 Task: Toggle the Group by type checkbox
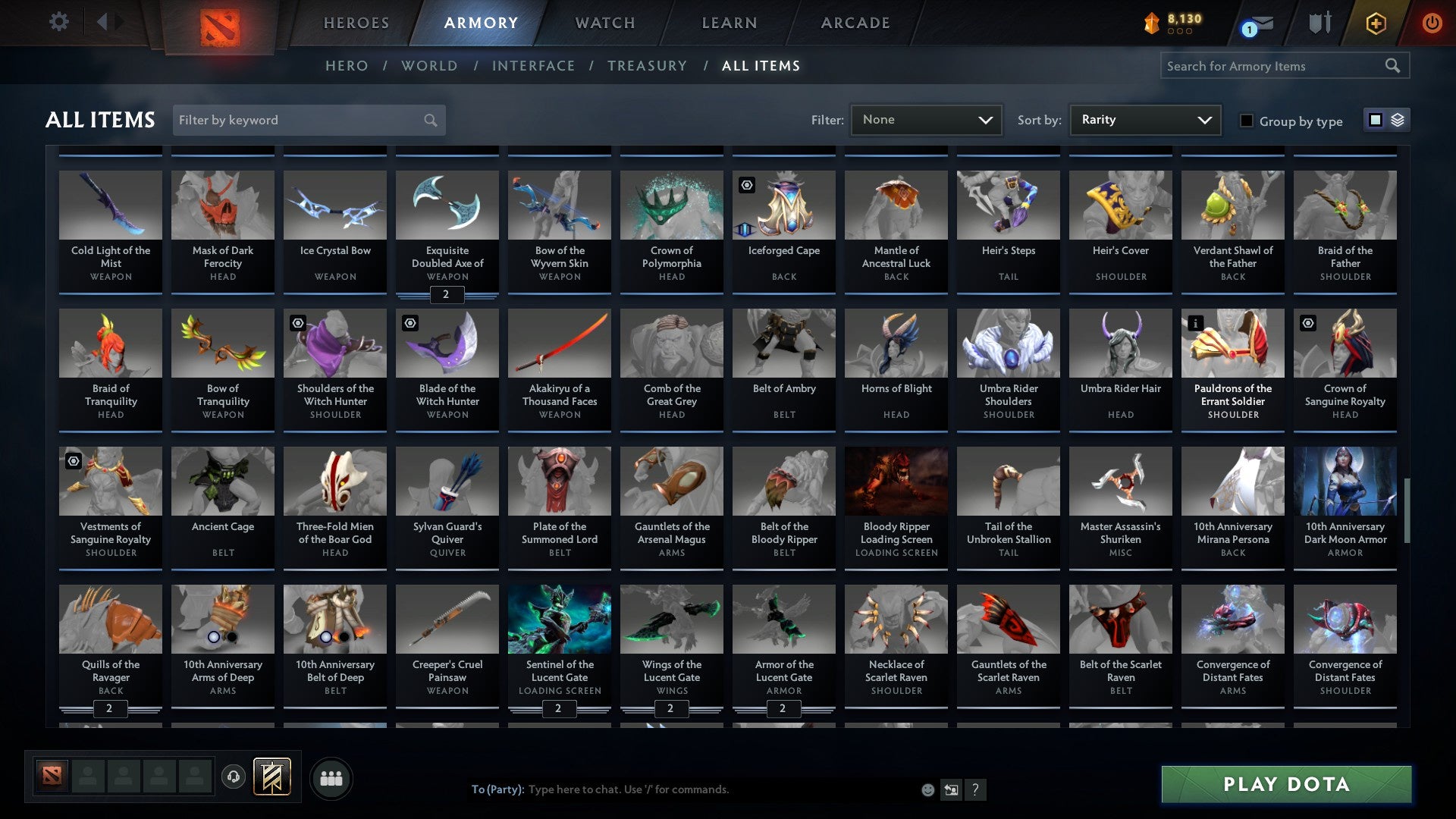point(1247,120)
